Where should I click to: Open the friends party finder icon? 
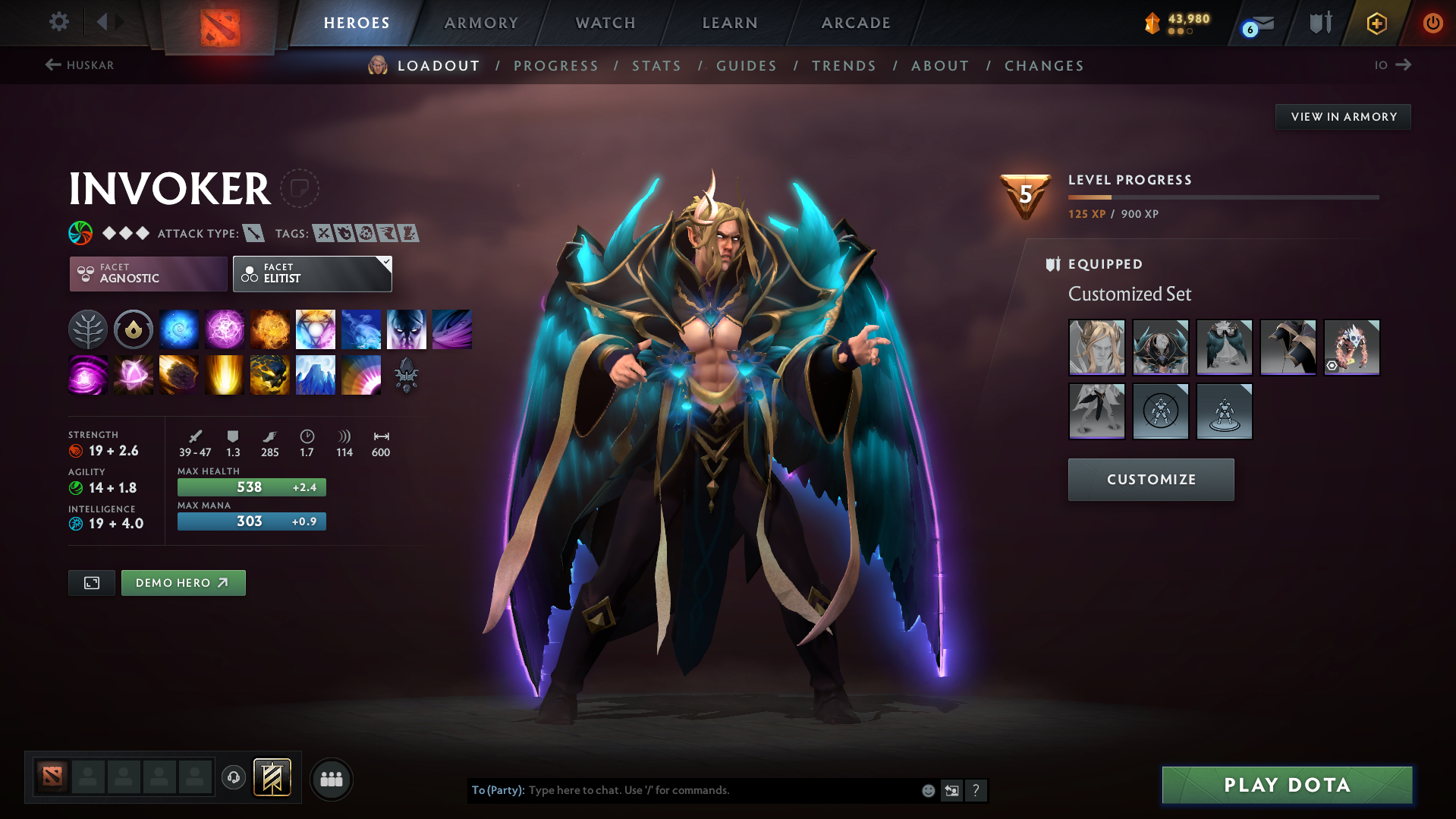tap(332, 779)
